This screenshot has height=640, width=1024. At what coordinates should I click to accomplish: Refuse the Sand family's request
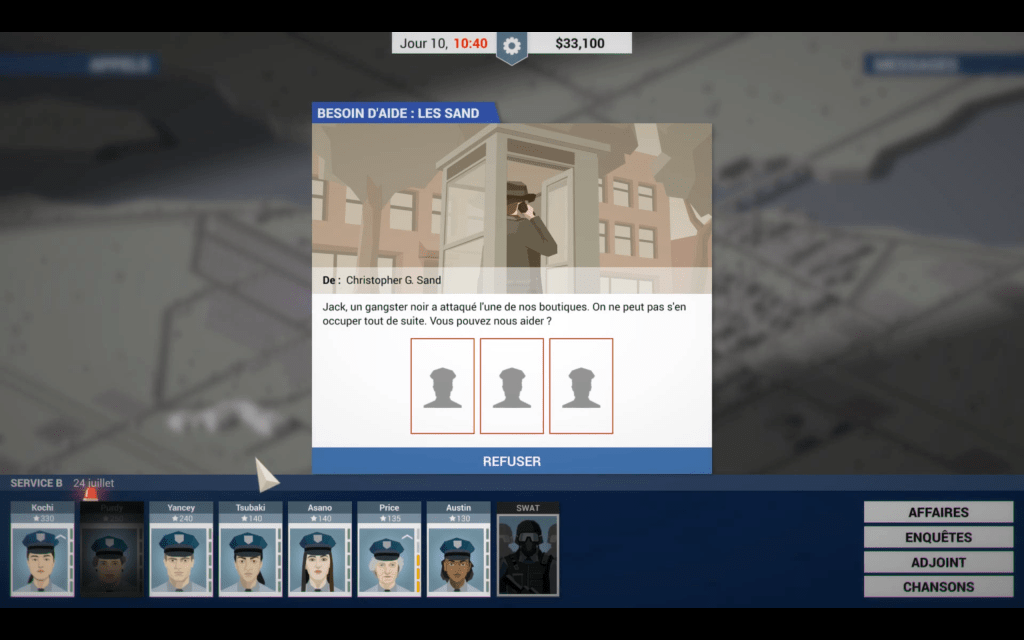tap(511, 461)
